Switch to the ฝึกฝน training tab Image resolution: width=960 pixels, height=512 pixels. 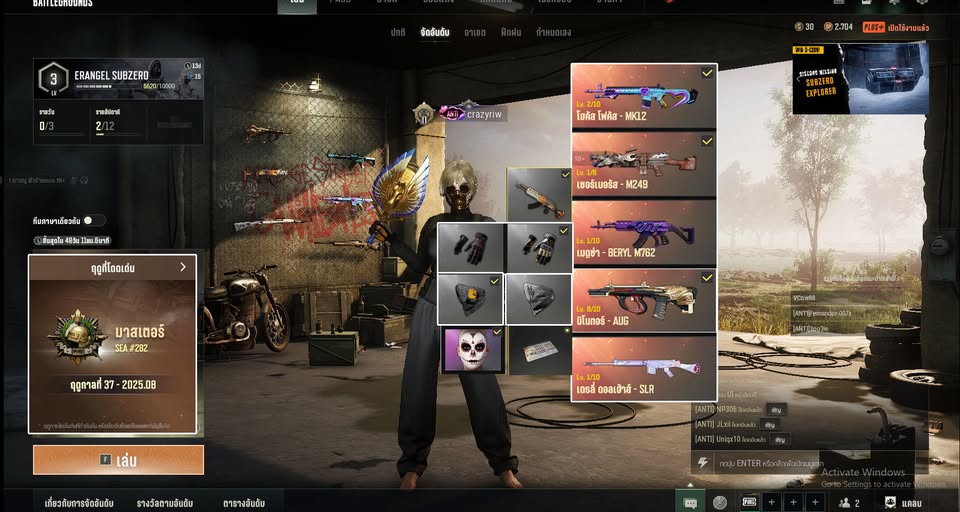tap(511, 33)
